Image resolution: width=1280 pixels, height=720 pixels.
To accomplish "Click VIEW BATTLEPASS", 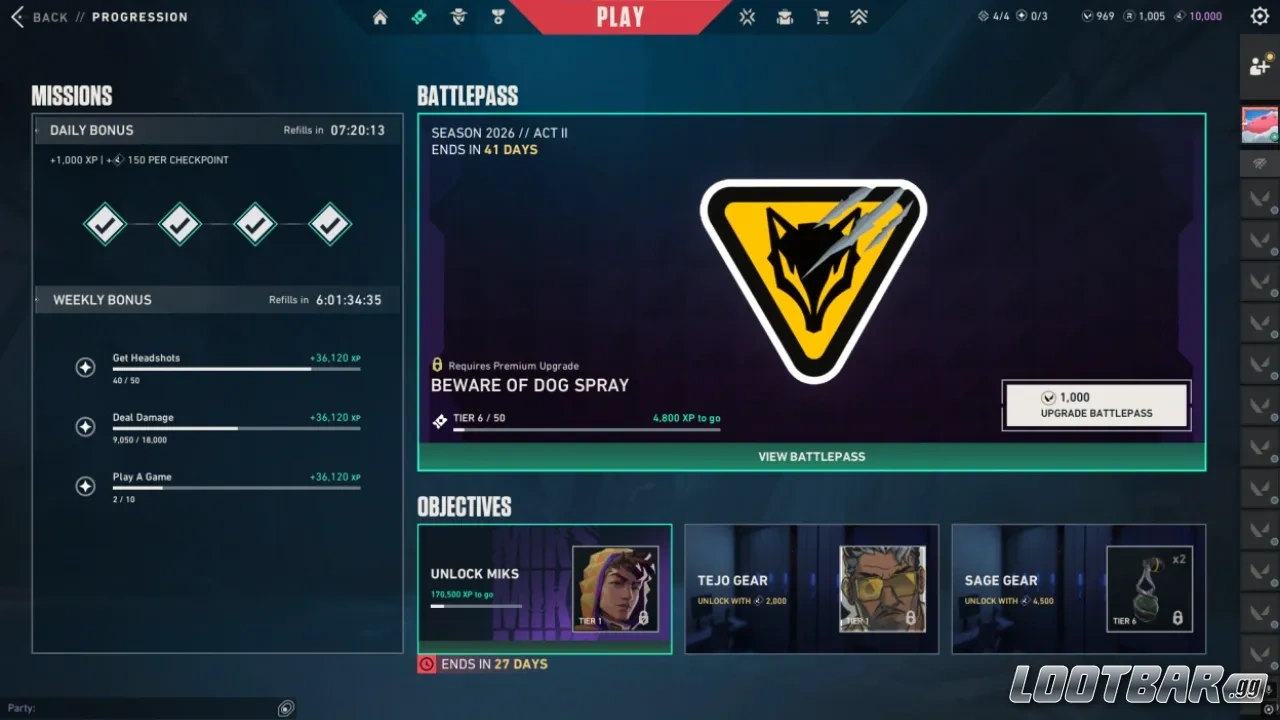I will click(x=811, y=456).
